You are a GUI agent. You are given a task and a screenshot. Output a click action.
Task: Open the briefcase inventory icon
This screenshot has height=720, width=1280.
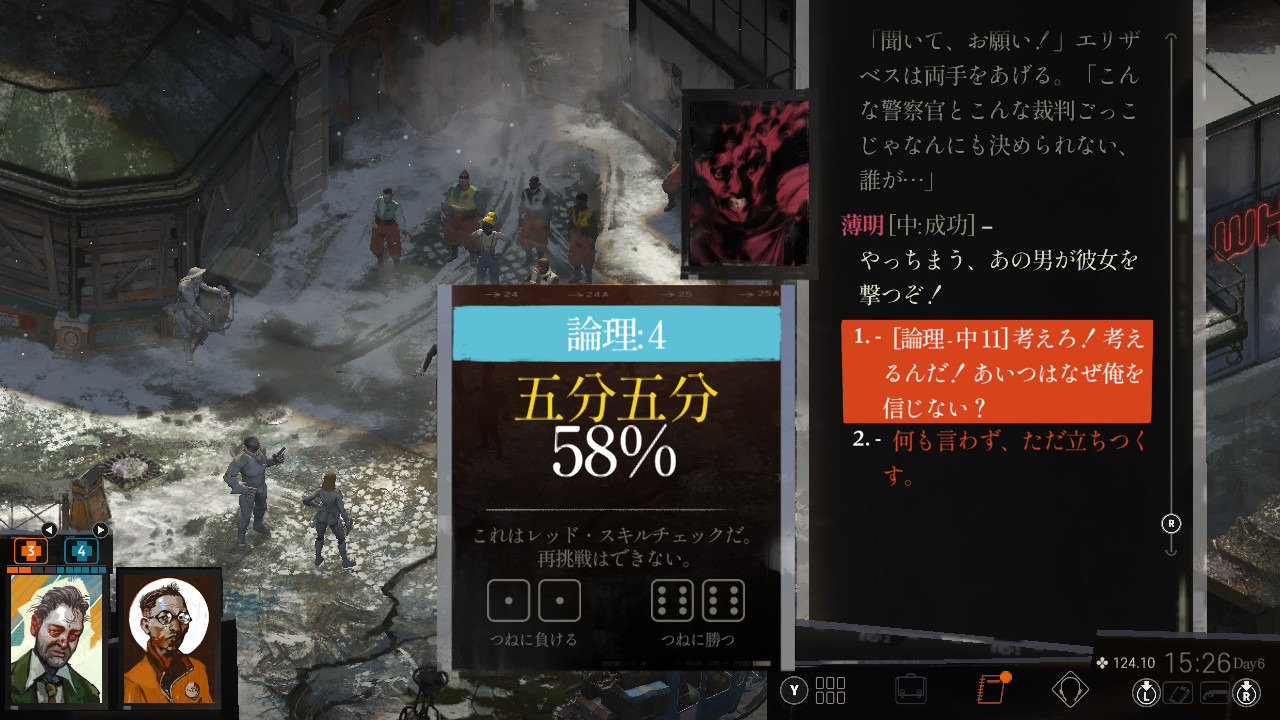(910, 690)
